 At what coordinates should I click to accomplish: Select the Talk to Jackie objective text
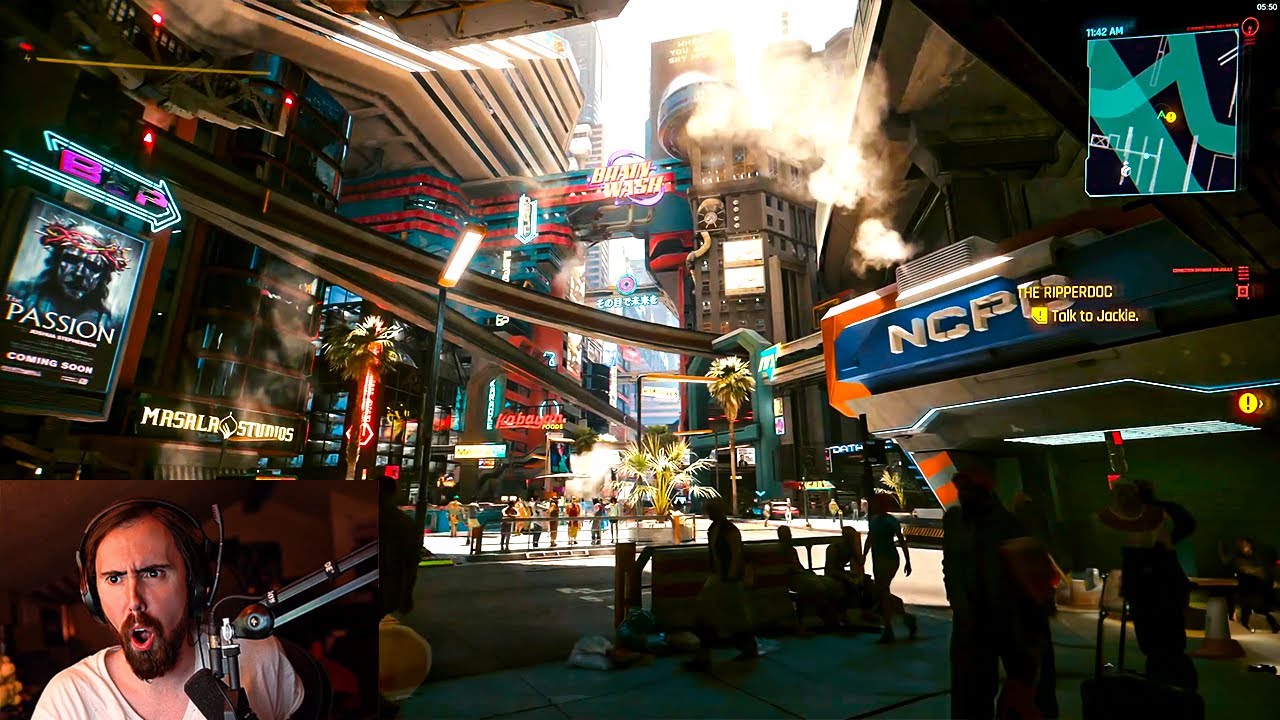1095,316
